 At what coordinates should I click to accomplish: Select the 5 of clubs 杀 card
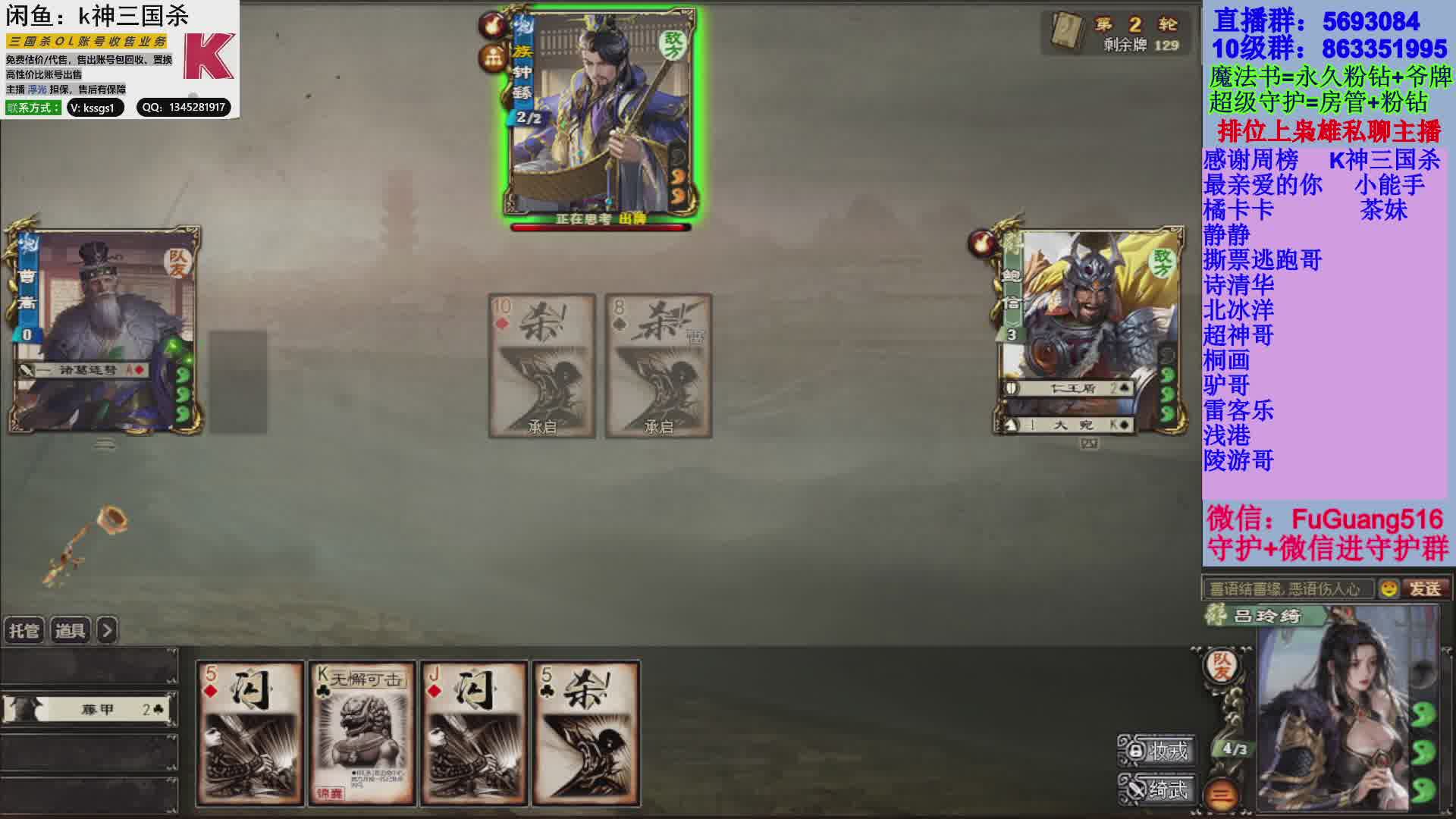click(x=586, y=732)
